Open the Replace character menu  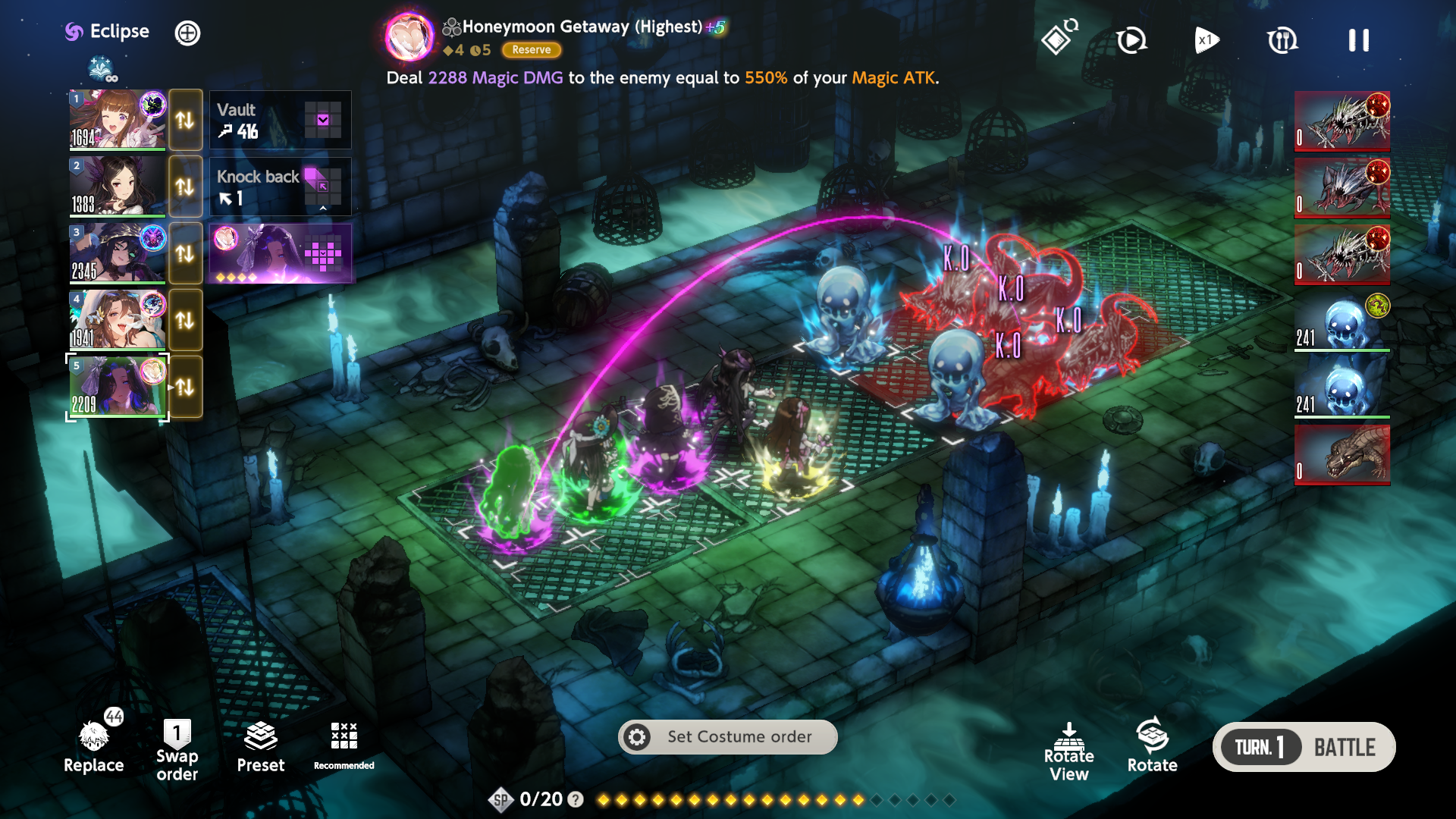[93, 747]
